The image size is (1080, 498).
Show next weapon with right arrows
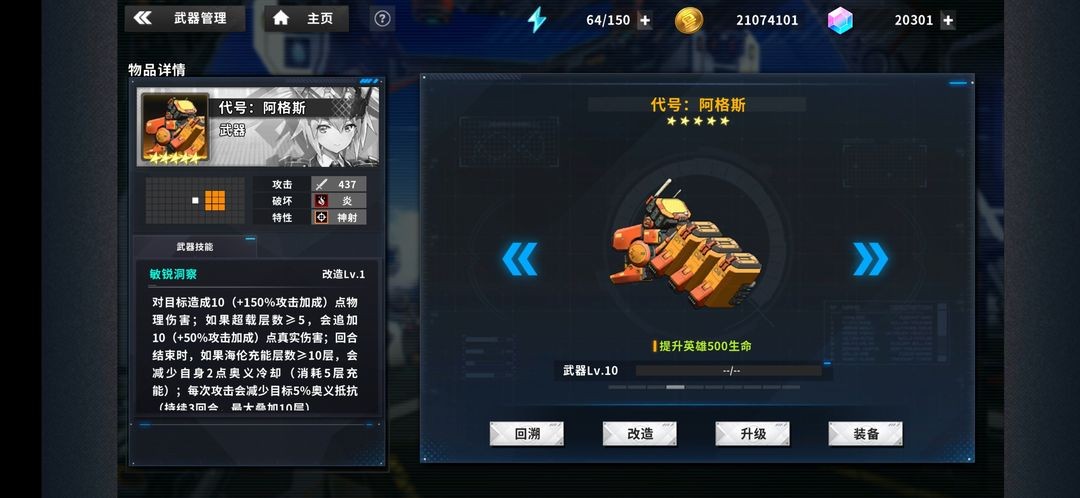tap(870, 259)
